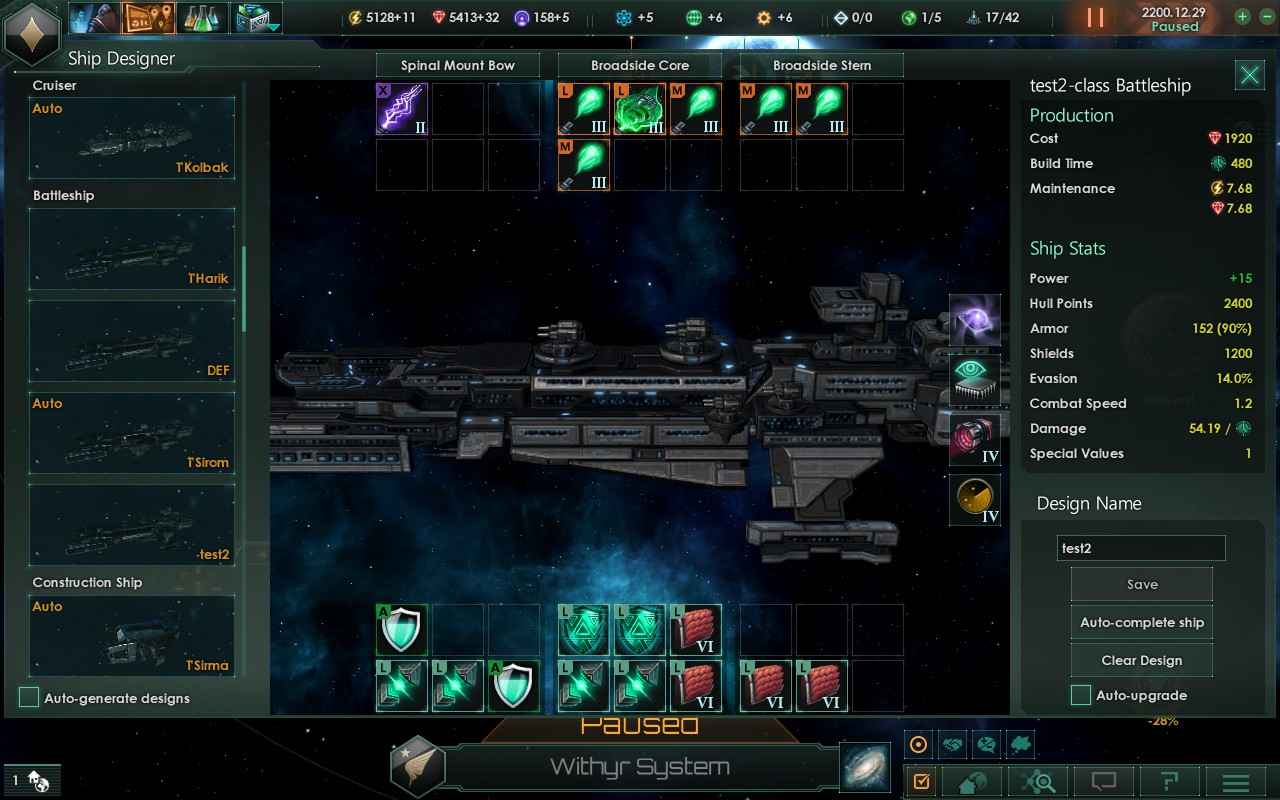Enable Auto-generate designs checkbox
This screenshot has width=1280, height=800.
(x=30, y=698)
